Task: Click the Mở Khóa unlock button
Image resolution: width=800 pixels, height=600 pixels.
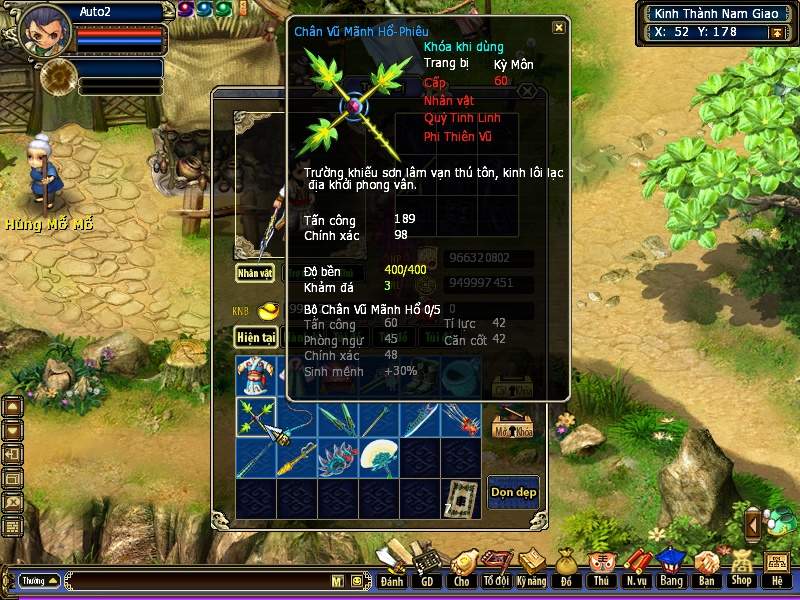Action: (512, 429)
